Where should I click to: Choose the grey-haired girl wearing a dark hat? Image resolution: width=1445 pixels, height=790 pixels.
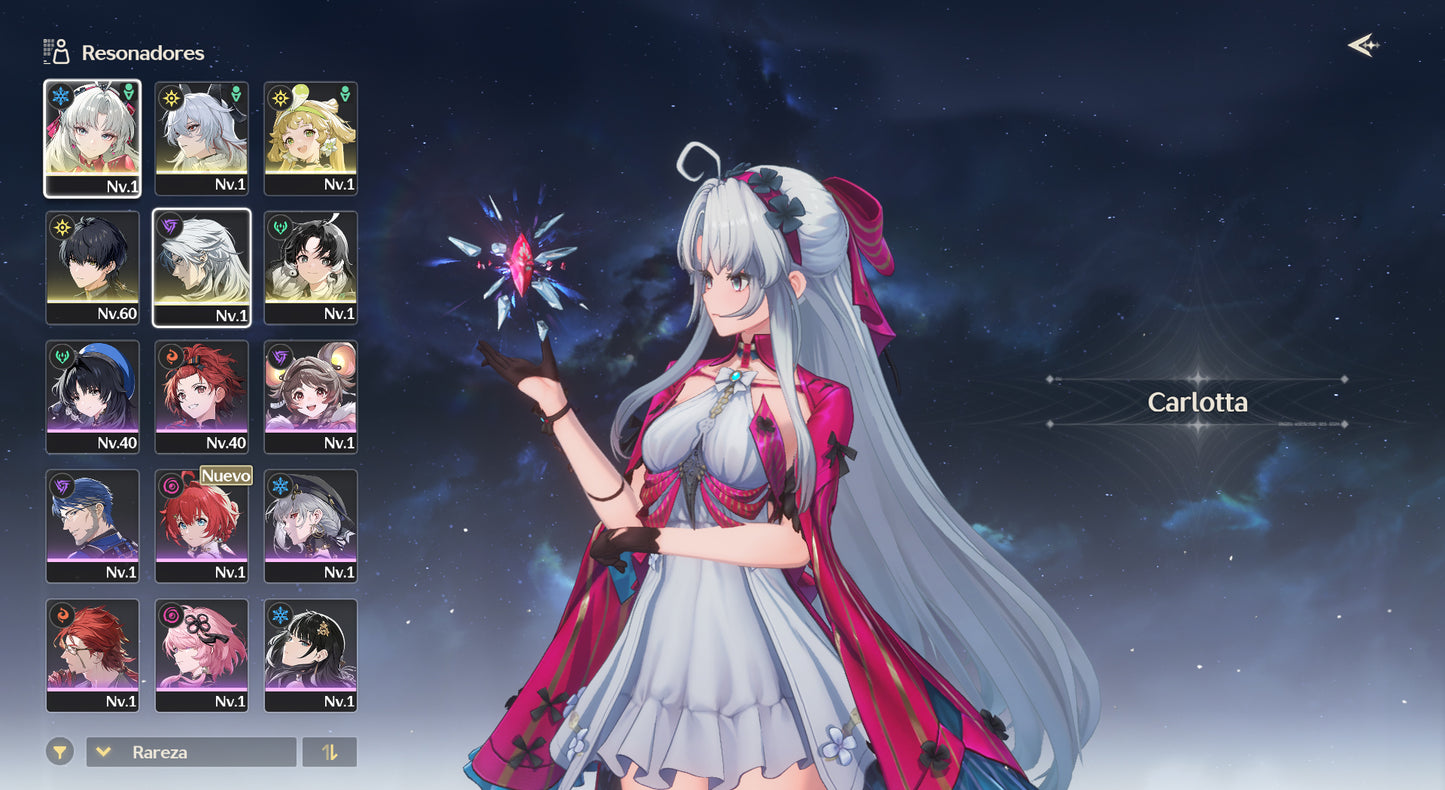(x=311, y=525)
